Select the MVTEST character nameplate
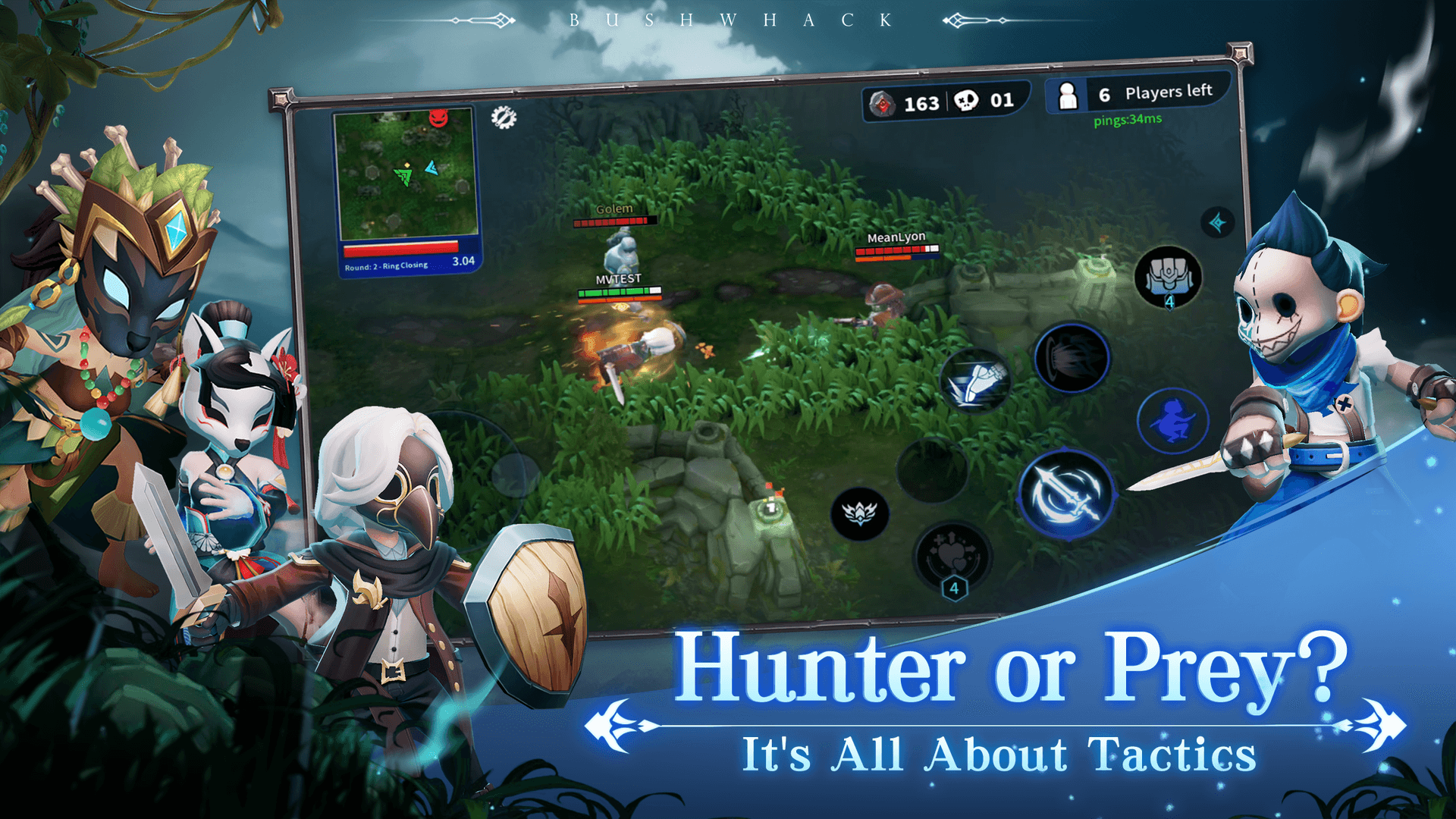 (x=618, y=278)
